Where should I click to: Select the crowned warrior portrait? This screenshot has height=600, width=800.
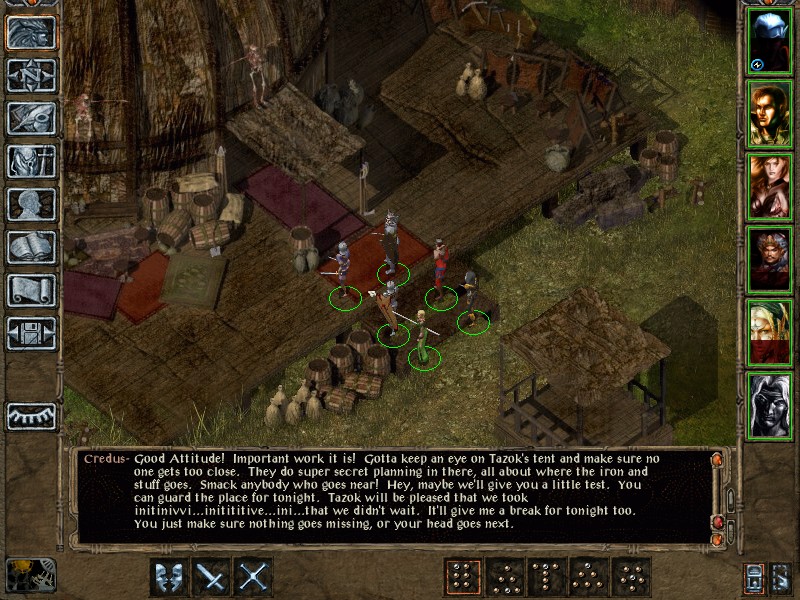coord(769,260)
